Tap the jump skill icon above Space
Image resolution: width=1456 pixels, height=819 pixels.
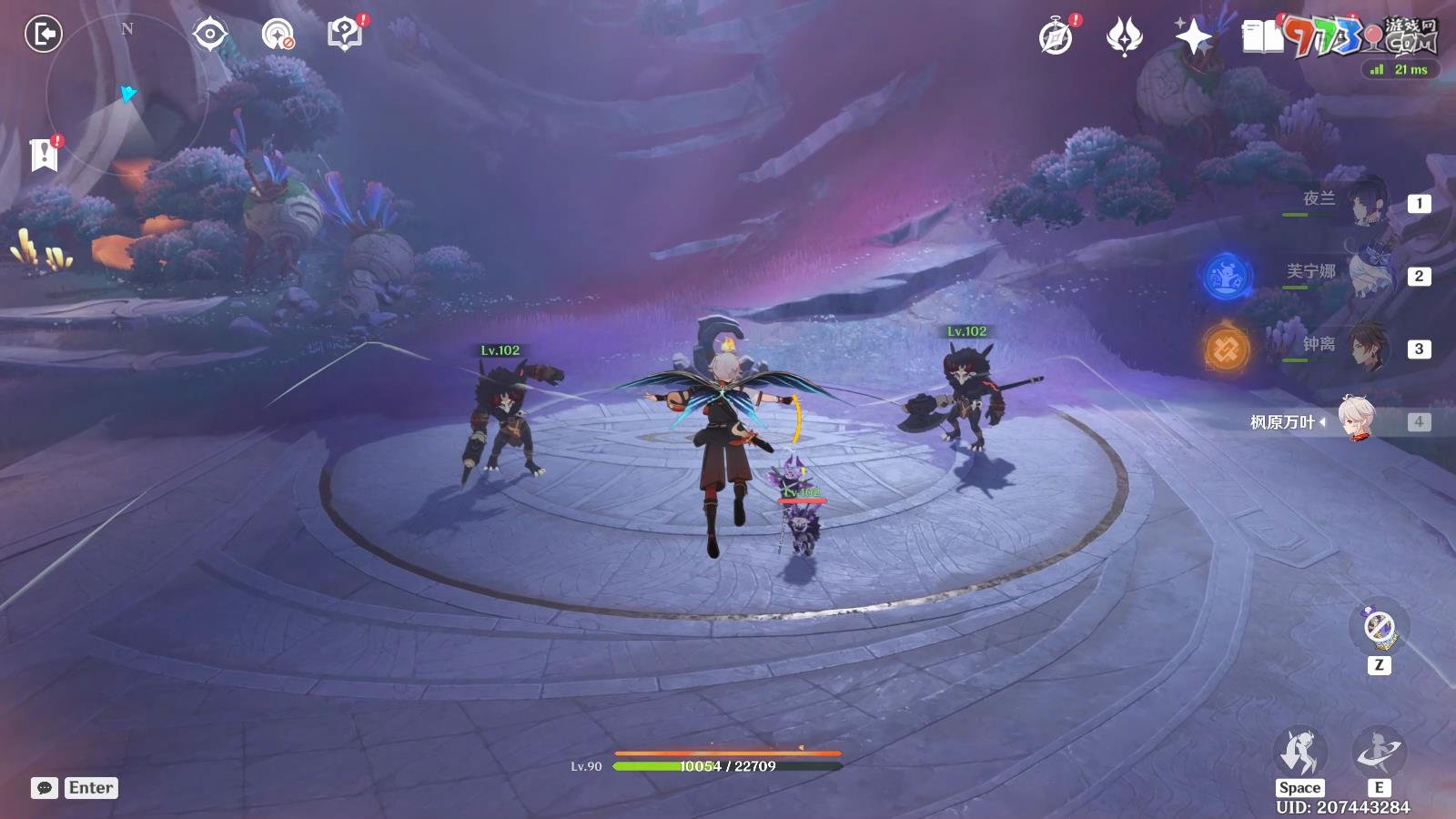[1299, 753]
